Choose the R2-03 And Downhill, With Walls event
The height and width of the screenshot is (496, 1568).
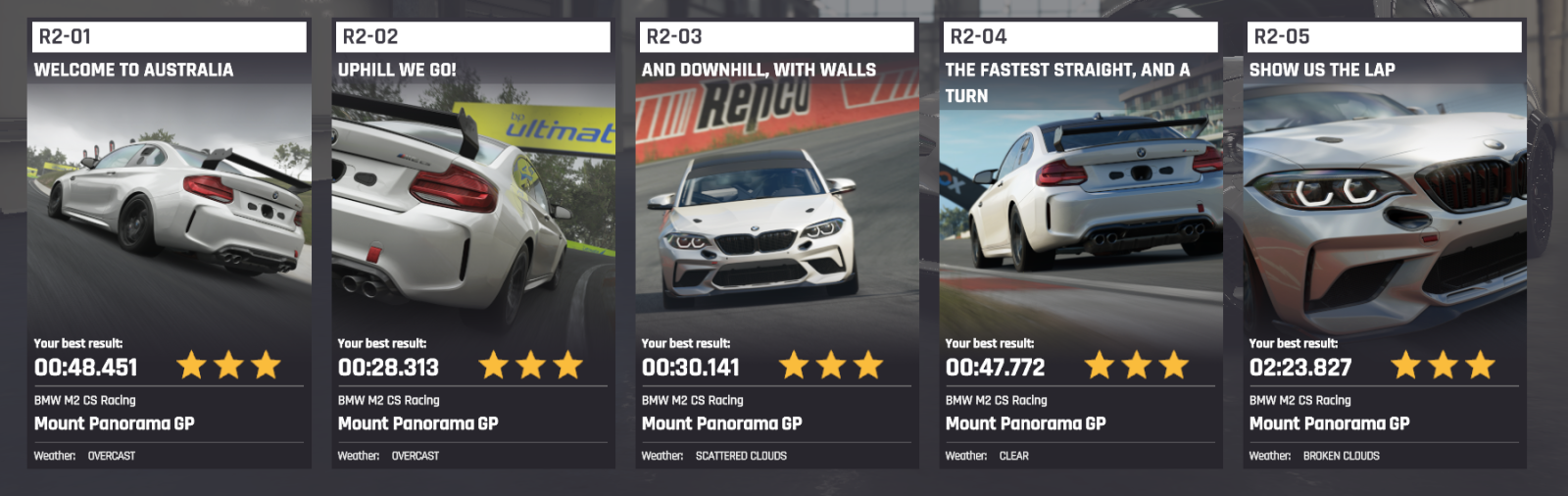pos(776,245)
